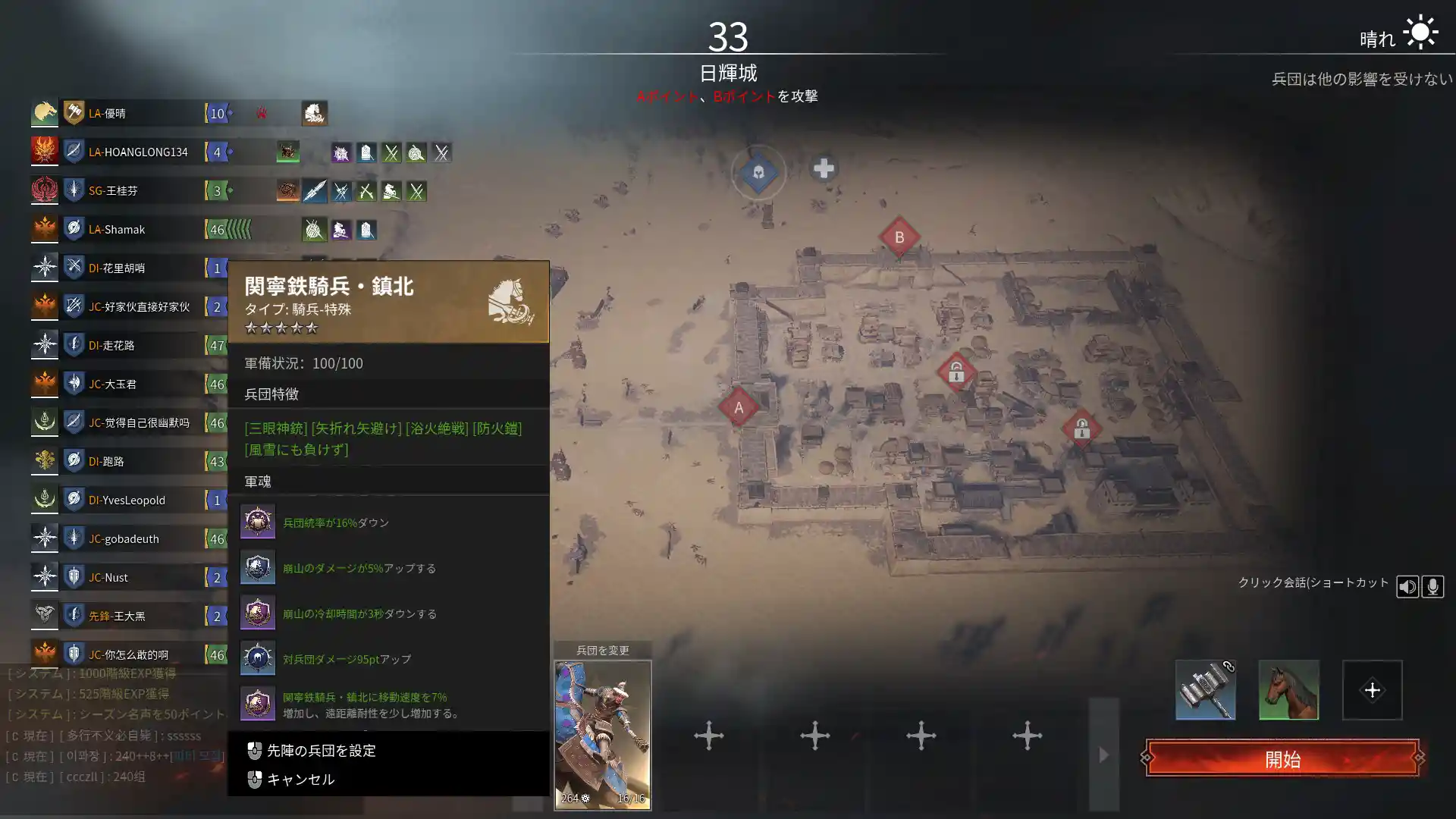
Task: Add an item in the empty equipment slot
Action: tap(1373, 690)
